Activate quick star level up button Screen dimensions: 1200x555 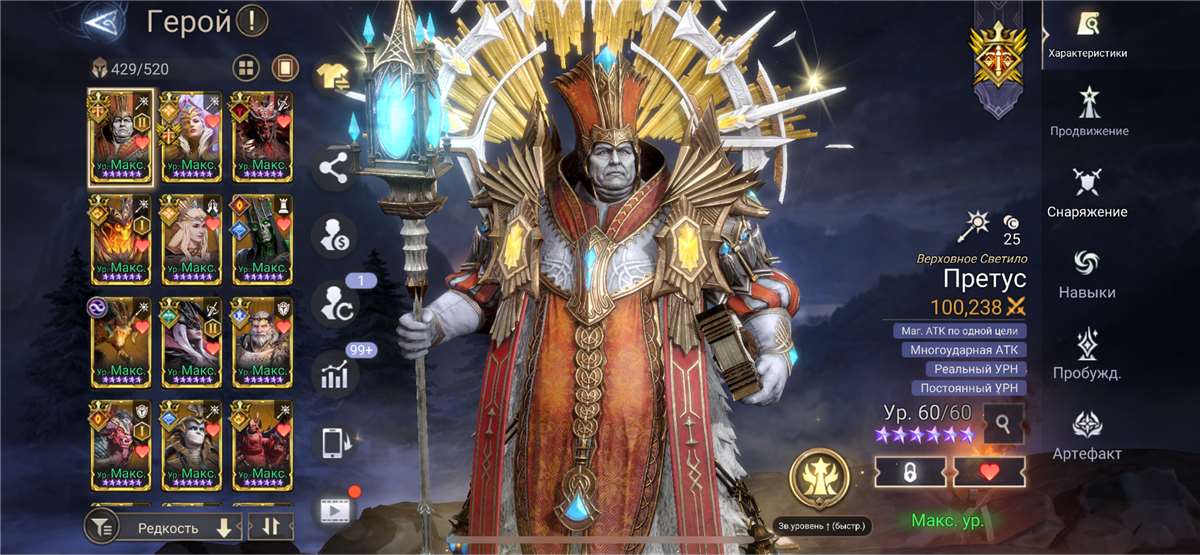coord(820,480)
